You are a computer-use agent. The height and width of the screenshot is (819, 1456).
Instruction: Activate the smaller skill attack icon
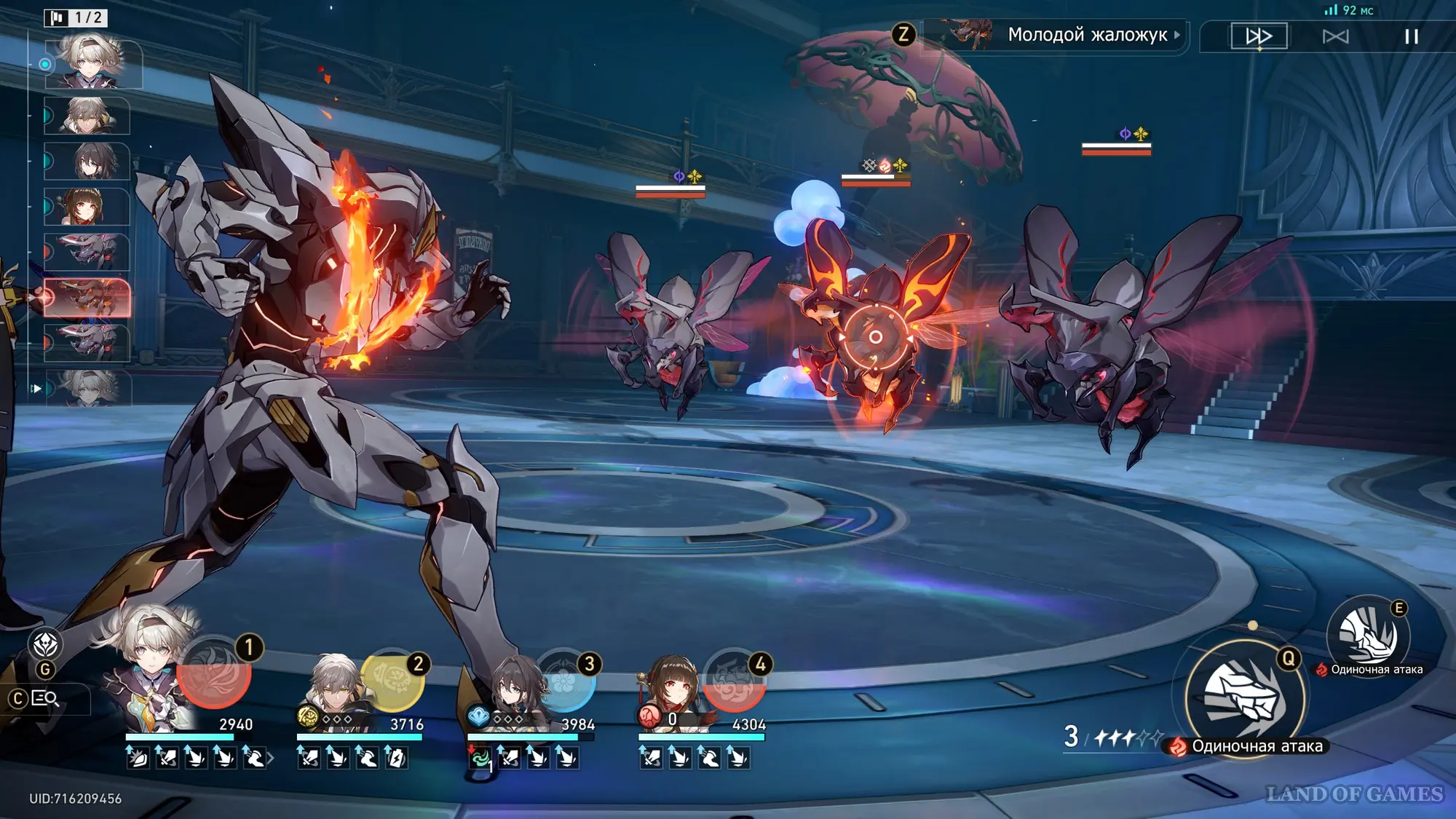point(1368,635)
